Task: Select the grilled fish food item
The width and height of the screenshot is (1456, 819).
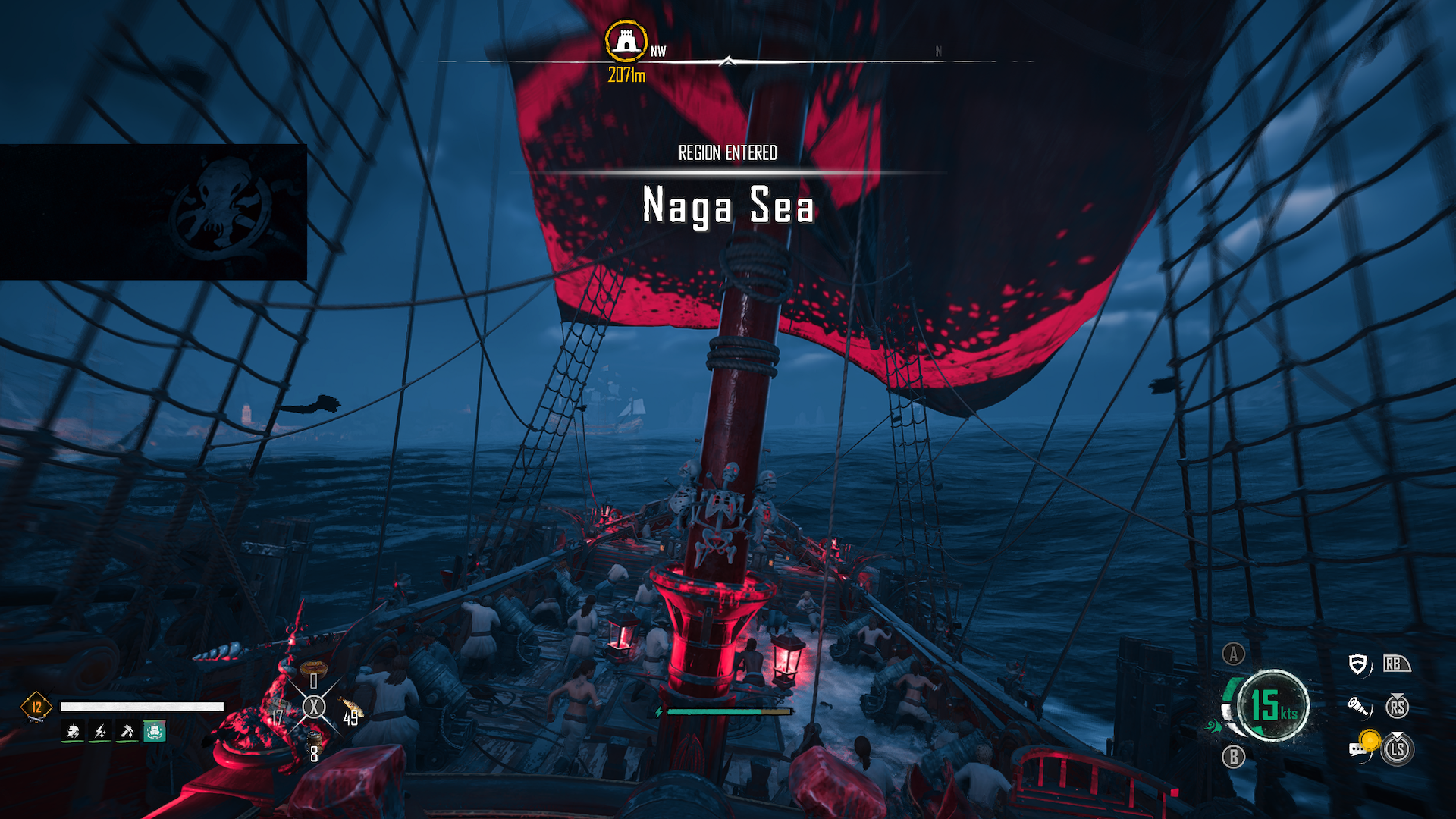Action: pyautogui.click(x=351, y=708)
